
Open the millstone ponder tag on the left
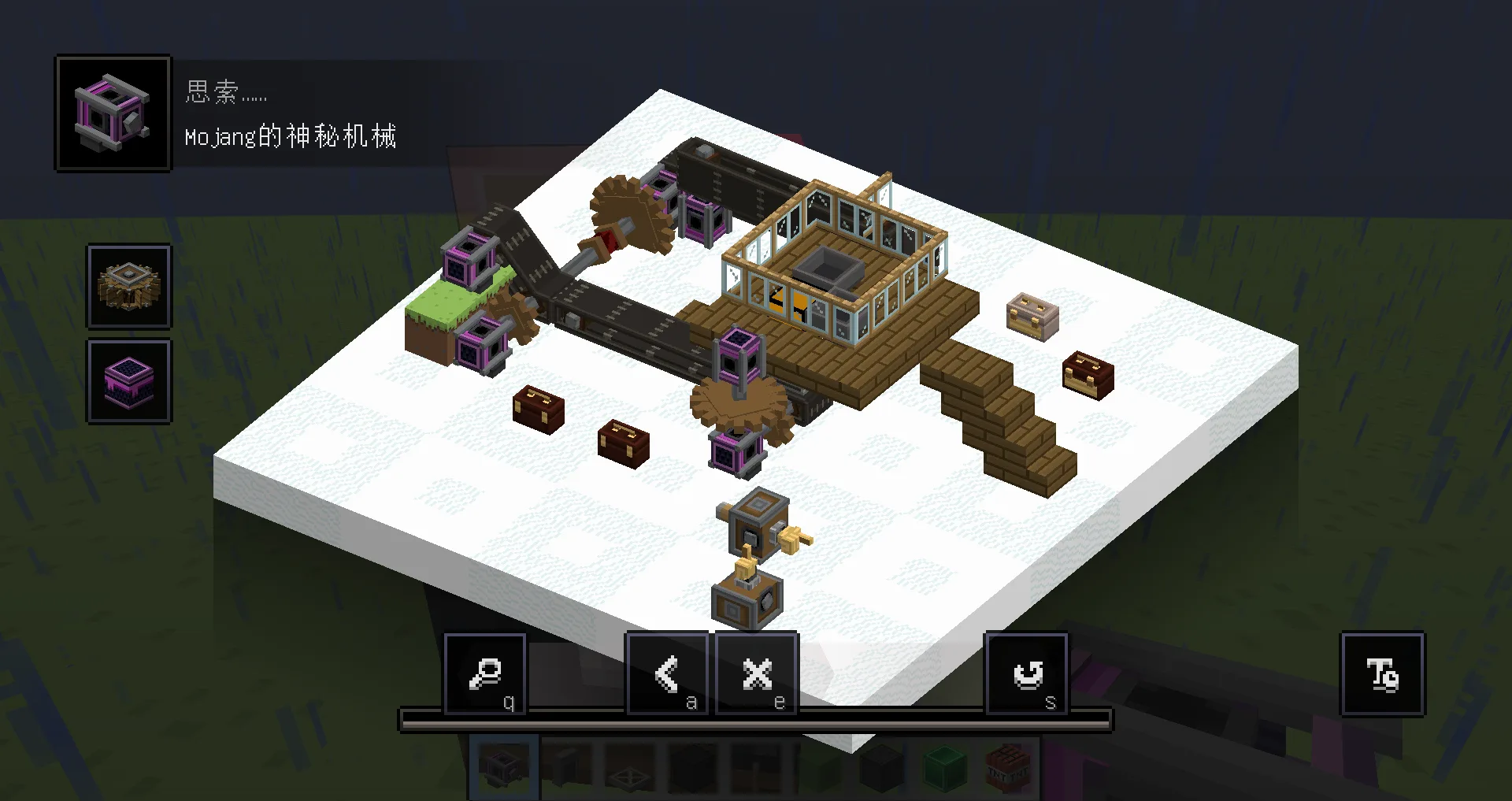(x=128, y=287)
